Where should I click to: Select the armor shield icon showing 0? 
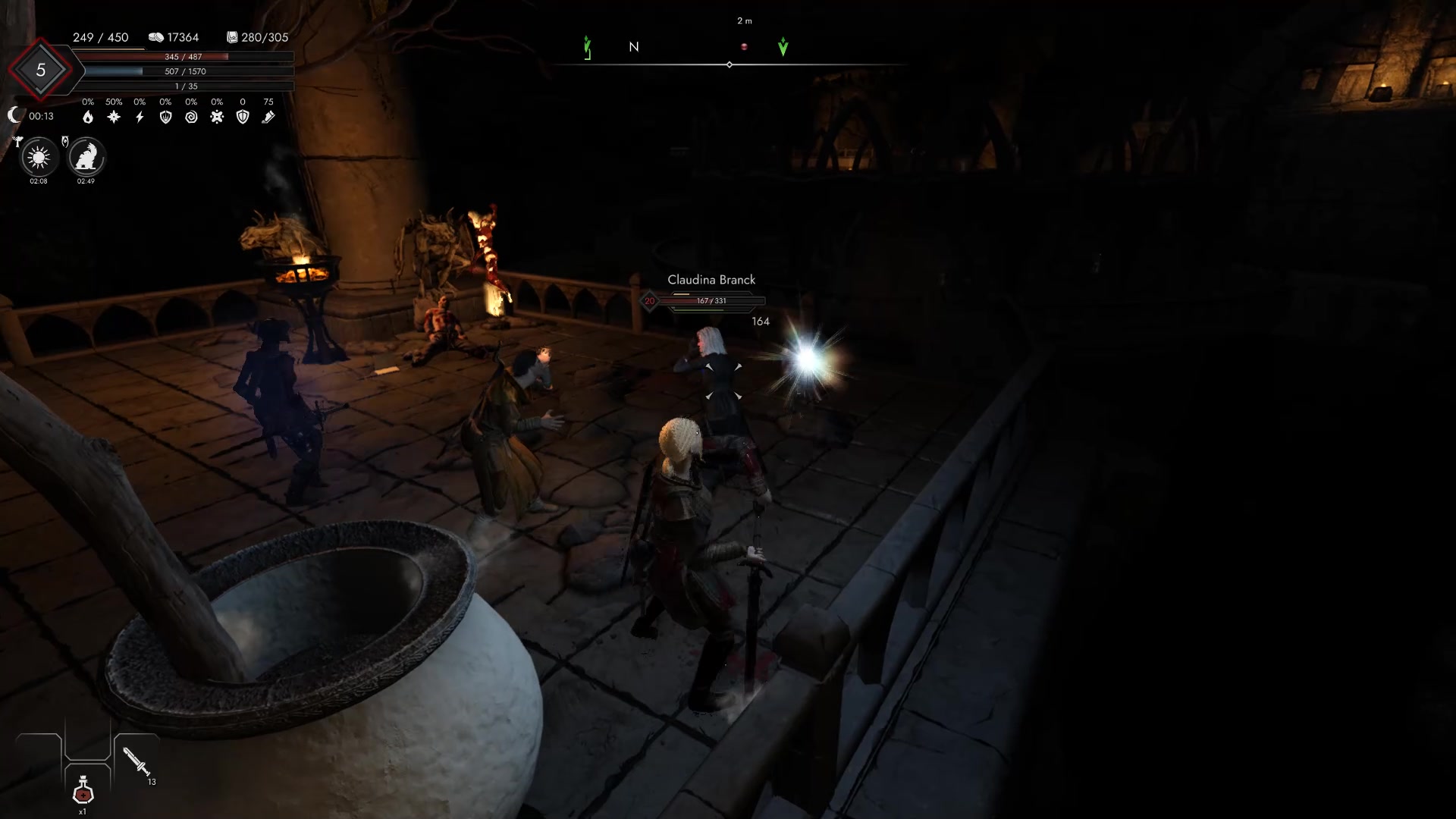pyautogui.click(x=242, y=117)
